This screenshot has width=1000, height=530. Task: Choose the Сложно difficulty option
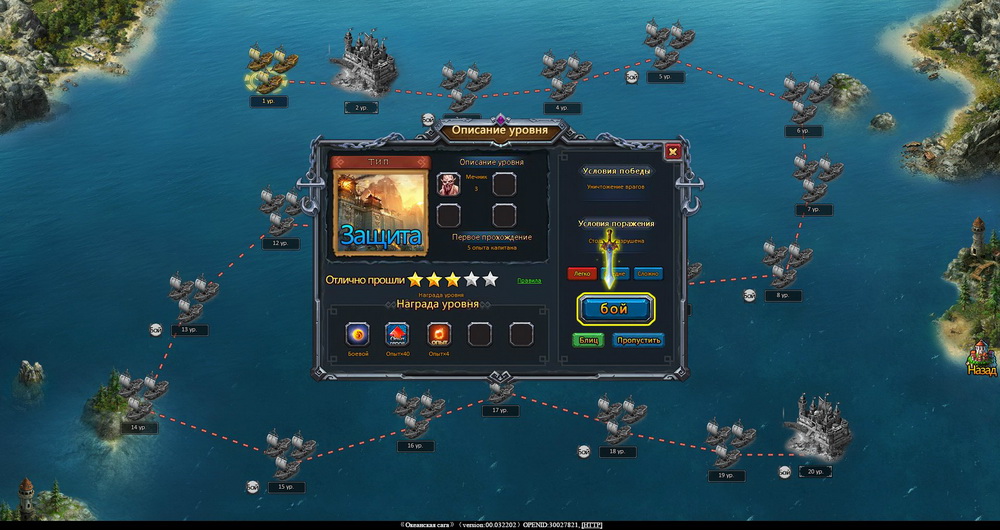(648, 273)
